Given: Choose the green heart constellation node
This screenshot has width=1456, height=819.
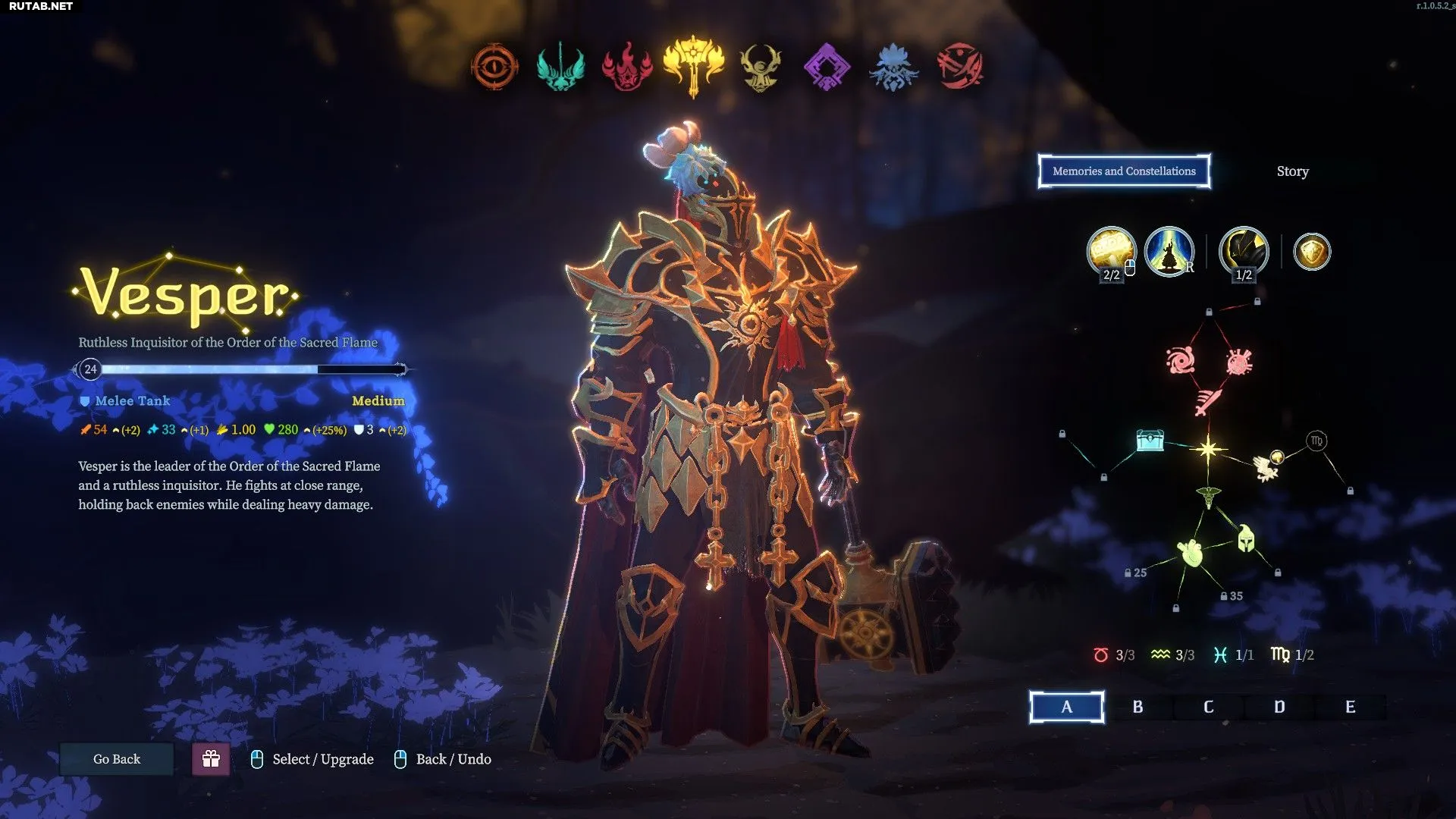Looking at the screenshot, I should pyautogui.click(x=1191, y=553).
